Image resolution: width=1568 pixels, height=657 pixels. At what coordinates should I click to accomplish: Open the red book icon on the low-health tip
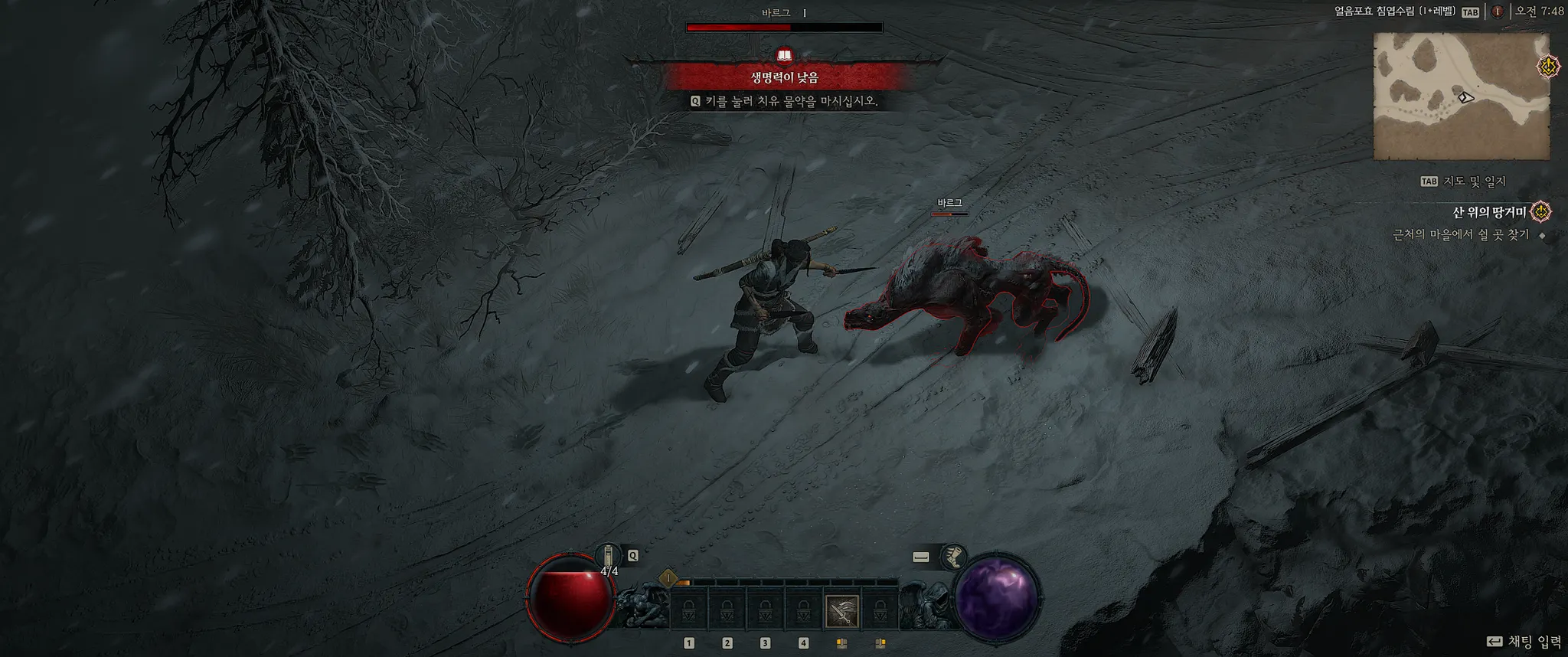[x=784, y=56]
